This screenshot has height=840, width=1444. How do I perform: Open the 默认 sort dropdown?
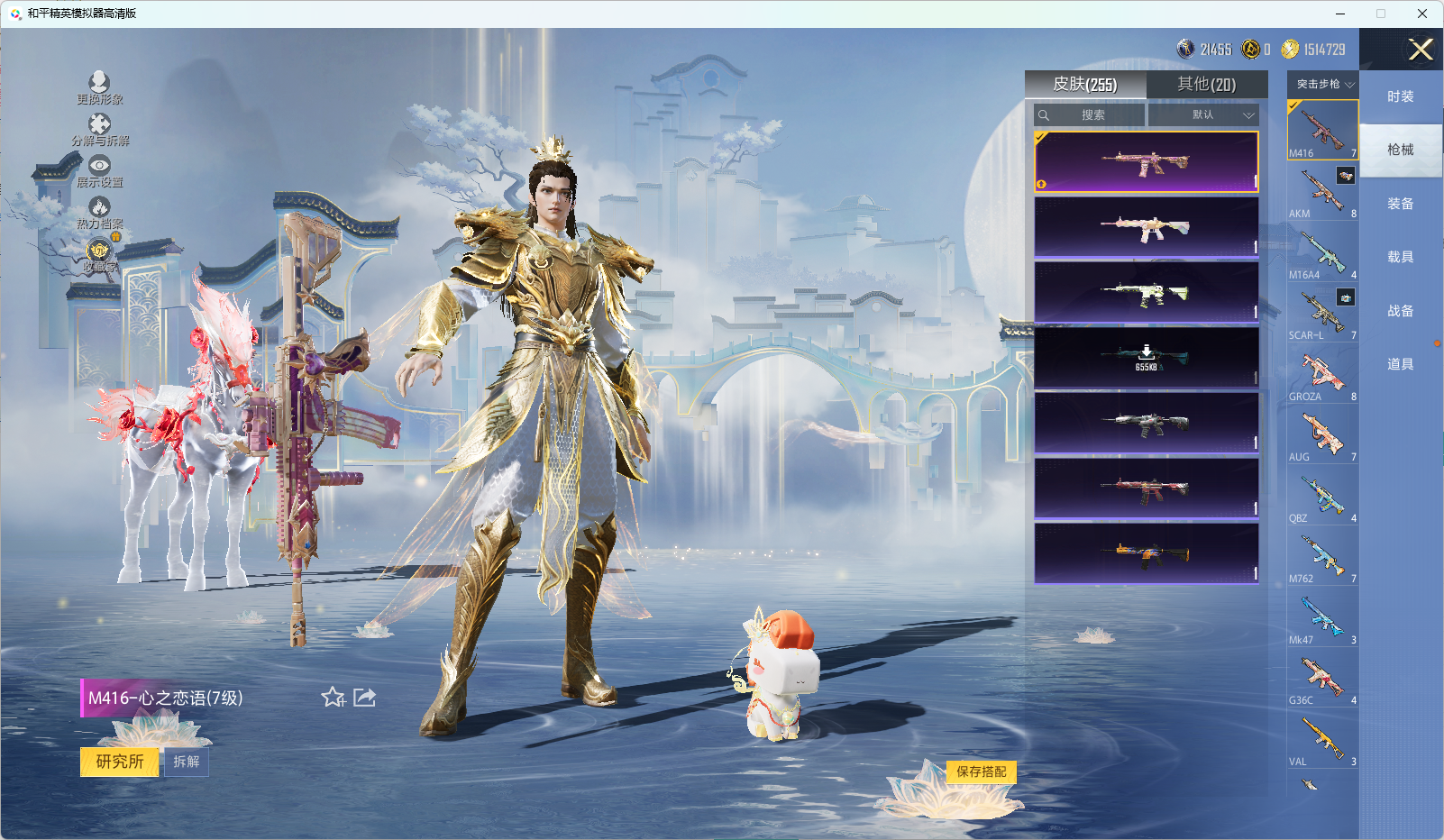[x=1203, y=115]
